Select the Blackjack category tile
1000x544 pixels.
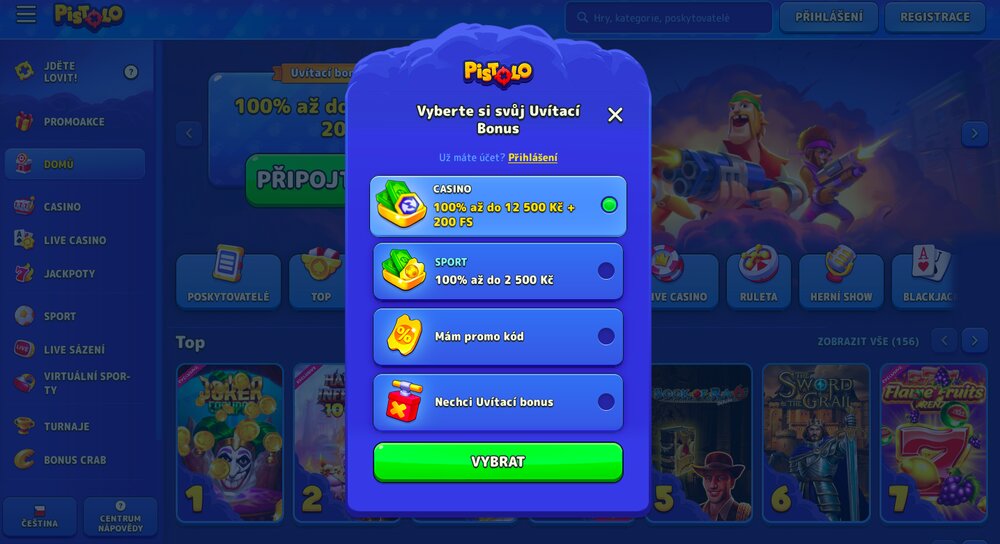coord(929,280)
